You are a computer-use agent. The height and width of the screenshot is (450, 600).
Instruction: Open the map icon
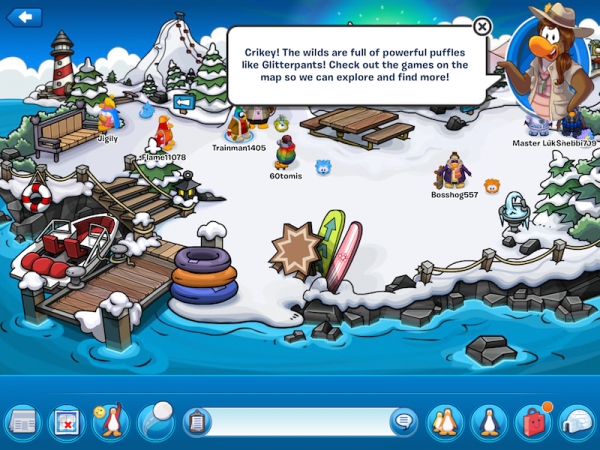[66, 422]
